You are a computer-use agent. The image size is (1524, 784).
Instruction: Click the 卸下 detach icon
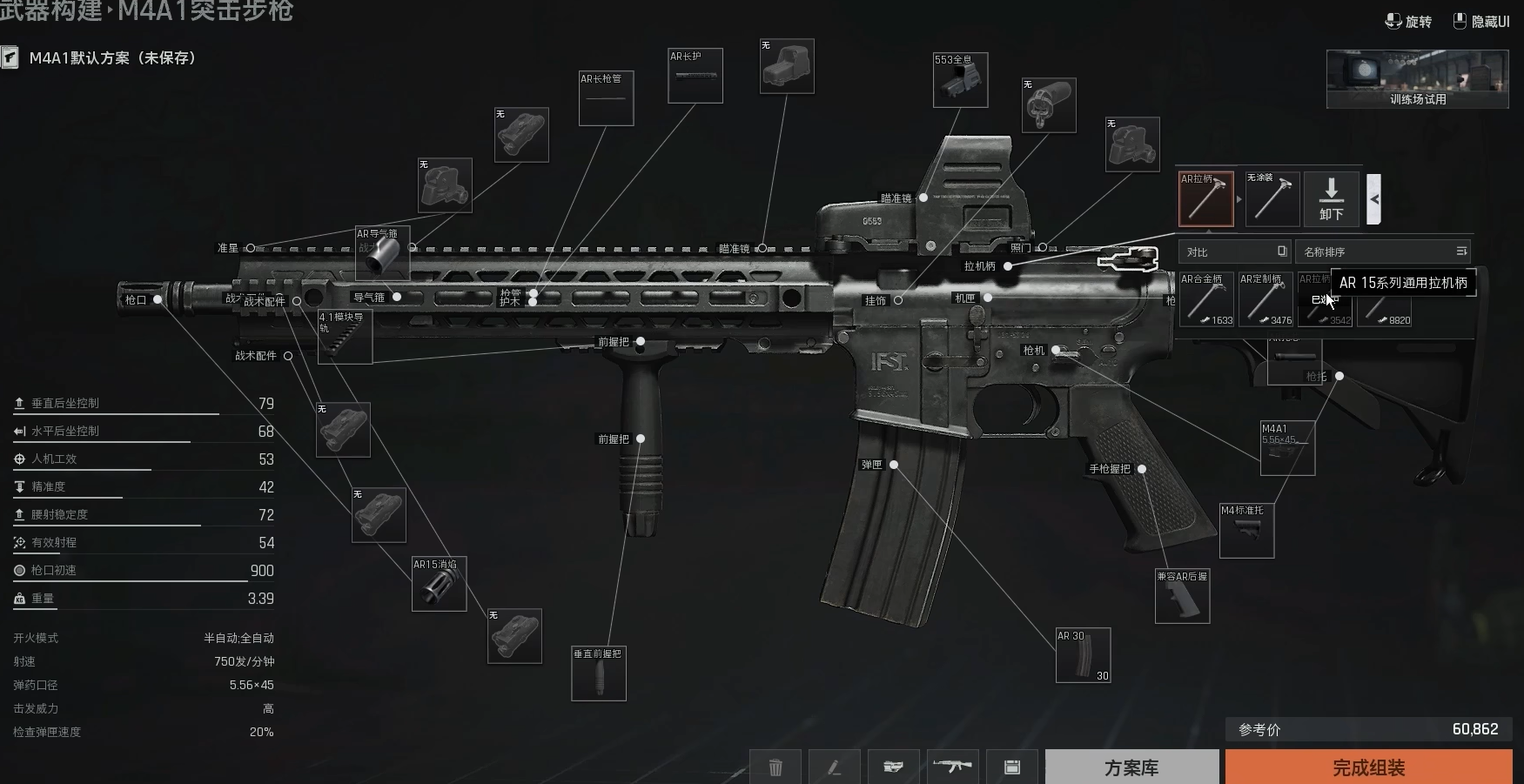[1332, 199]
